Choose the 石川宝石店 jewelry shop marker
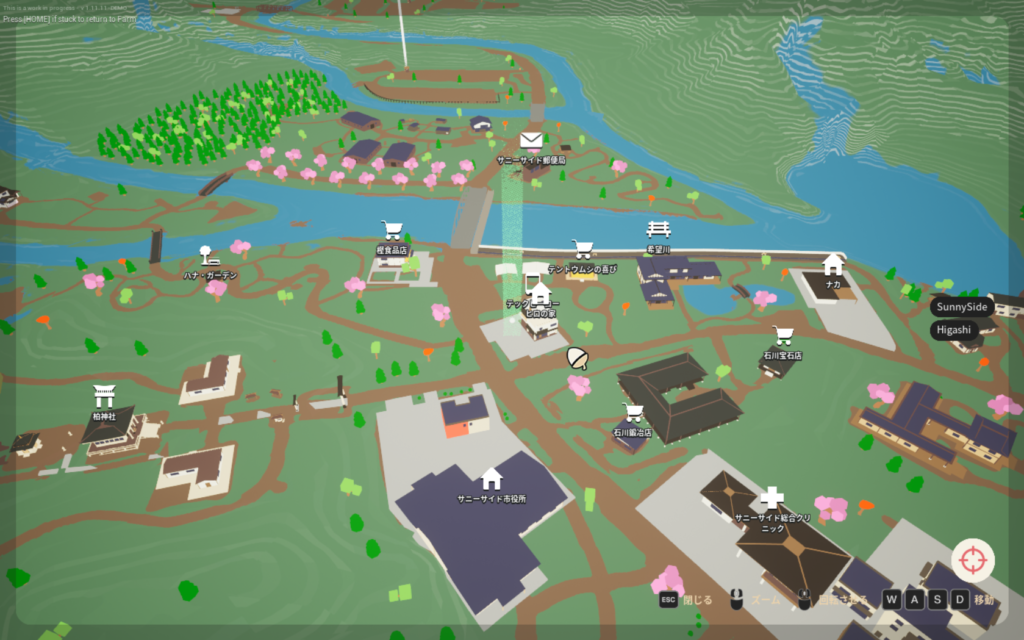Viewport: 1024px width, 640px height. tap(782, 336)
